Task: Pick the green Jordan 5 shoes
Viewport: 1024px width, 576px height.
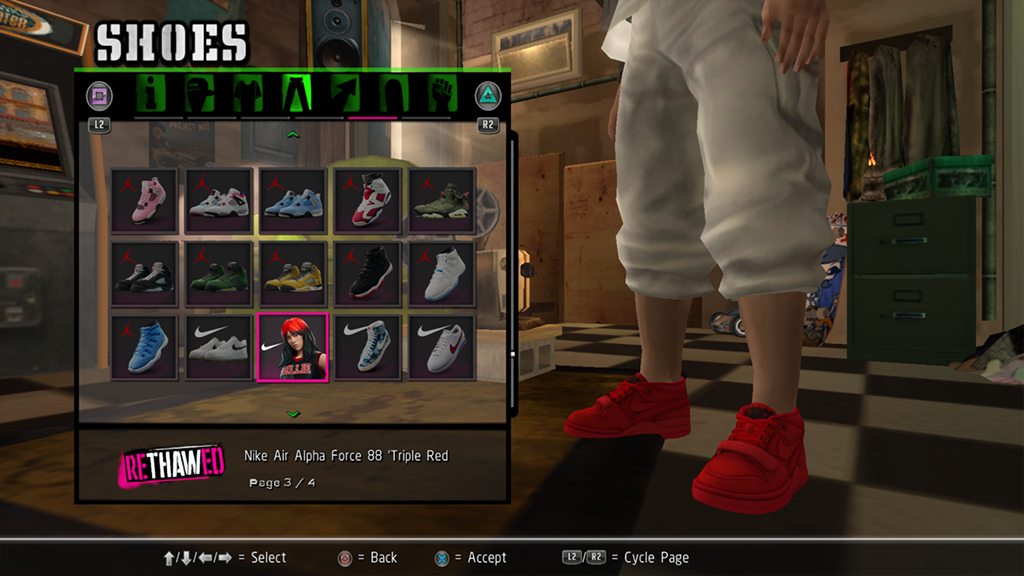Action: 219,274
